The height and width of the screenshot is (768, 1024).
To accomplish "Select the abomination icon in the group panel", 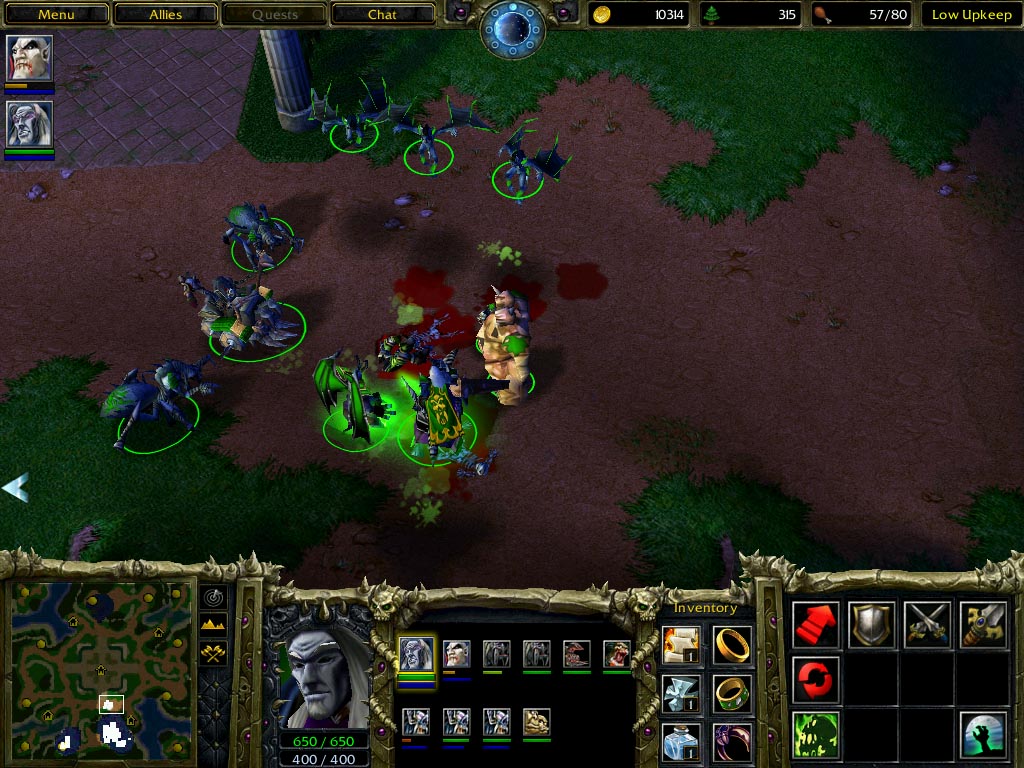I will (x=537, y=721).
